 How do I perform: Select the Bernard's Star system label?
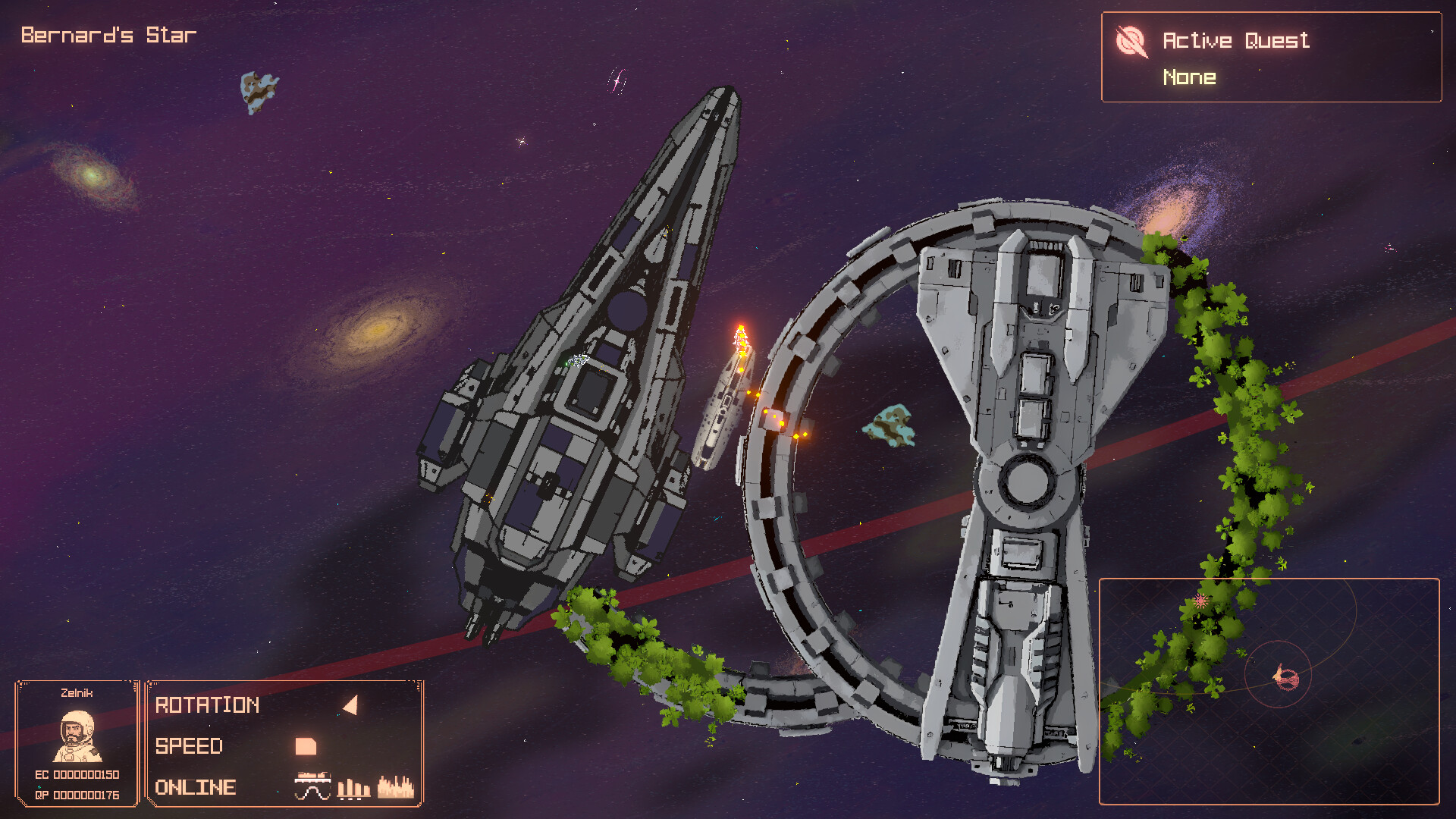point(106,33)
